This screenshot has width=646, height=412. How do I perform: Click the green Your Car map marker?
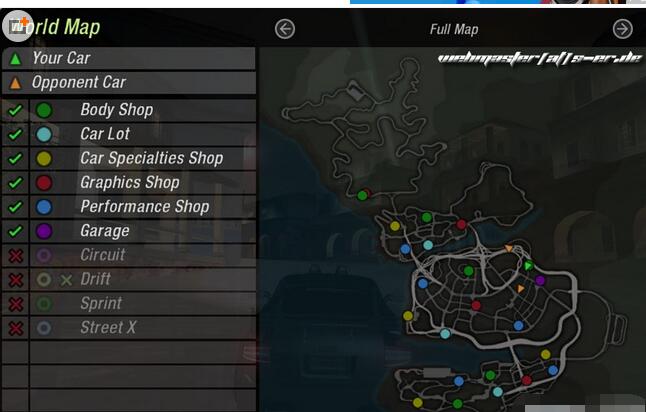pyautogui.click(x=528, y=266)
